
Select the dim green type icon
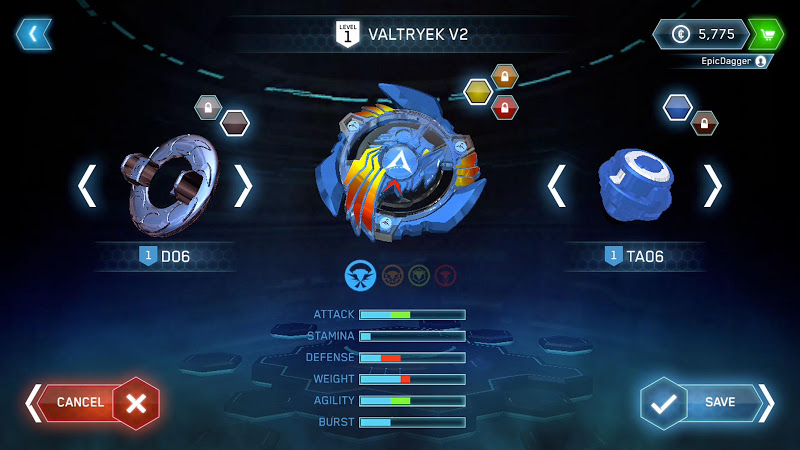tap(419, 274)
